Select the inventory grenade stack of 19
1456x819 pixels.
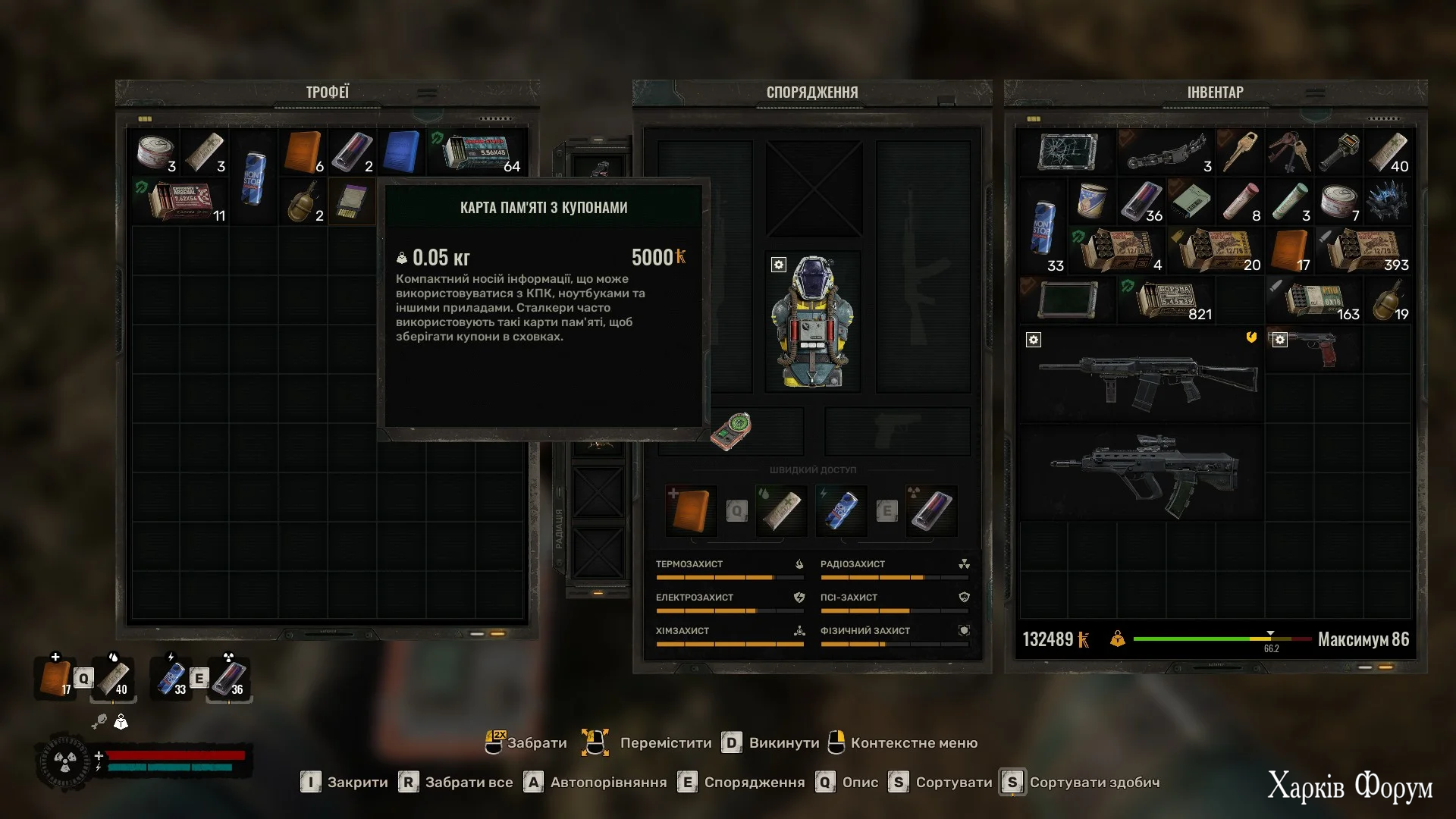click(x=1389, y=300)
